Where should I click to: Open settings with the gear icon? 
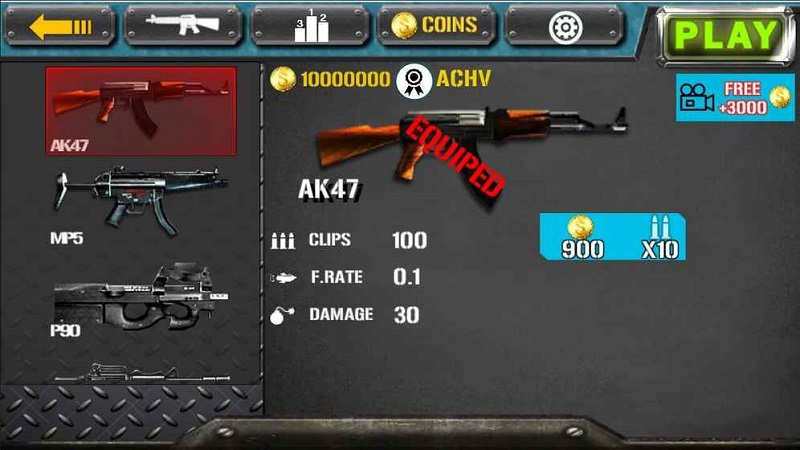(564, 25)
